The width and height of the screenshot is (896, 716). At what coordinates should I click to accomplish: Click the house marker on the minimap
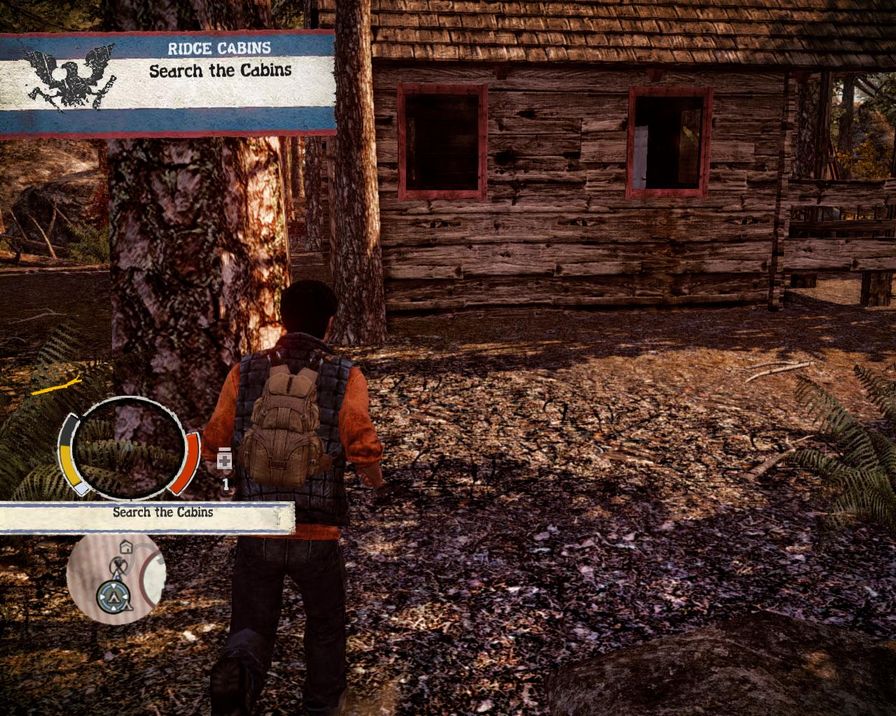(126, 547)
